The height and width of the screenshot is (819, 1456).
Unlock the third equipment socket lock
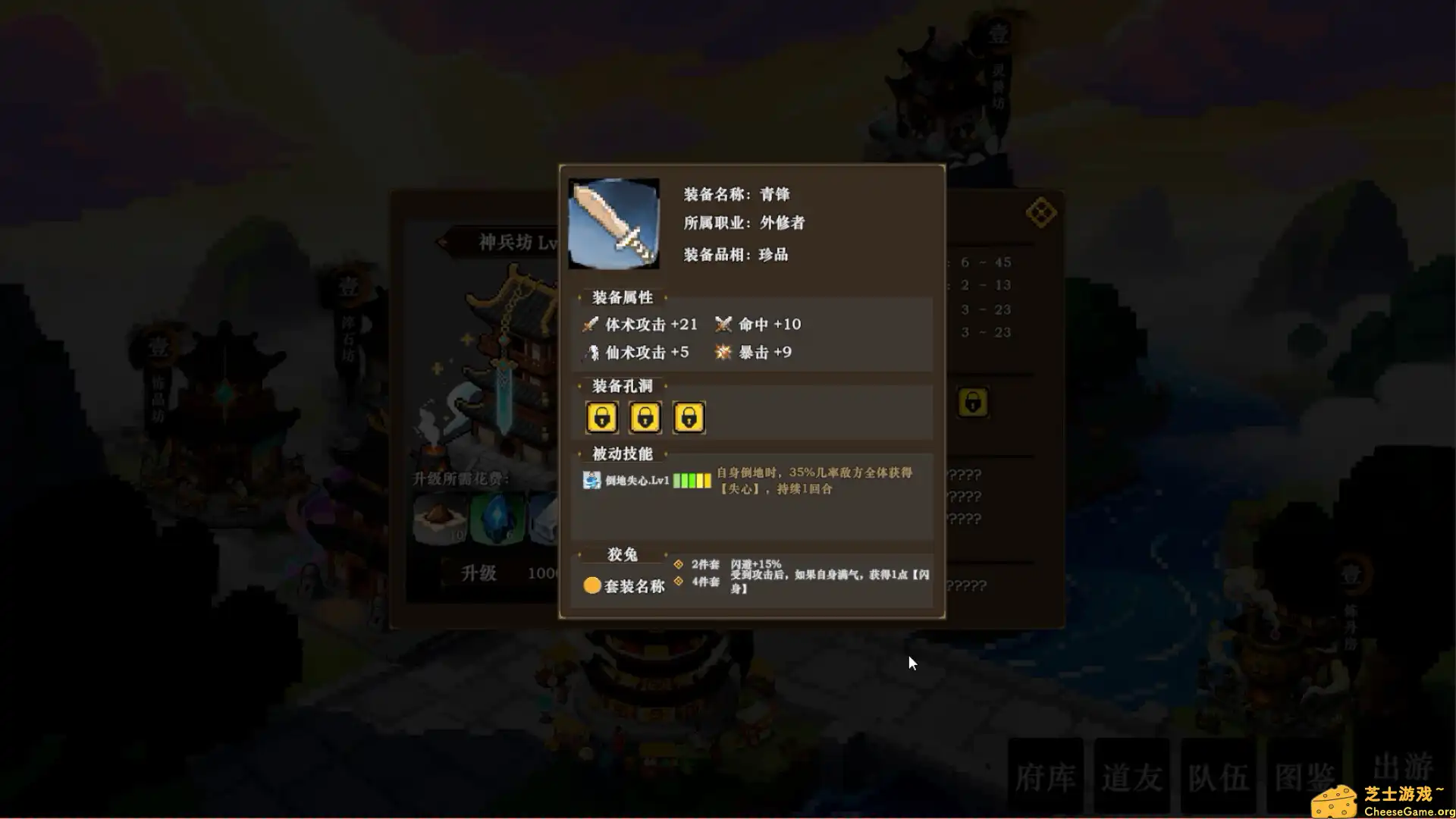pos(689,417)
